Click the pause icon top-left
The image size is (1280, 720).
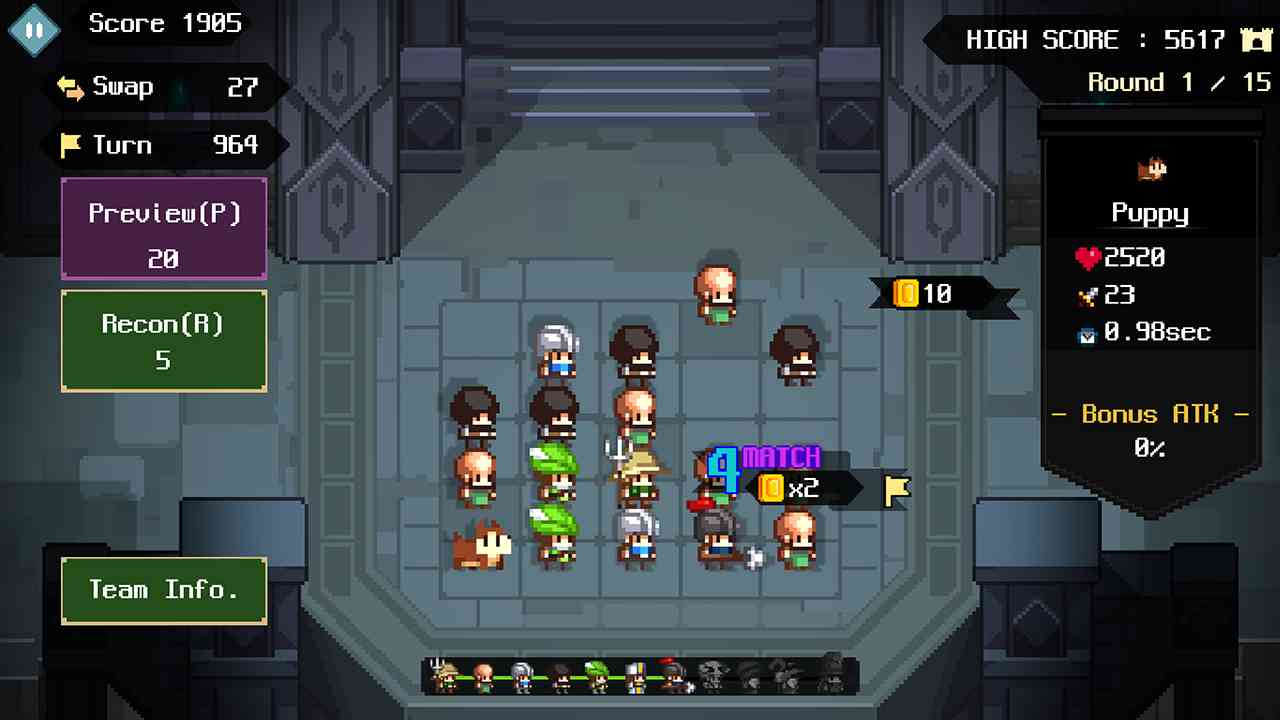click(33, 28)
